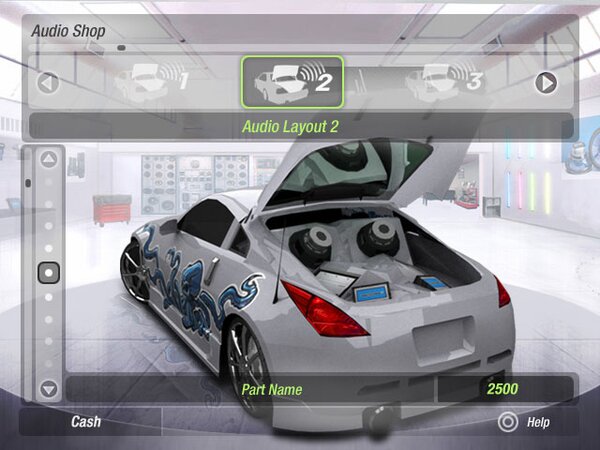Open the Help option
The width and height of the screenshot is (600, 450).
click(524, 422)
